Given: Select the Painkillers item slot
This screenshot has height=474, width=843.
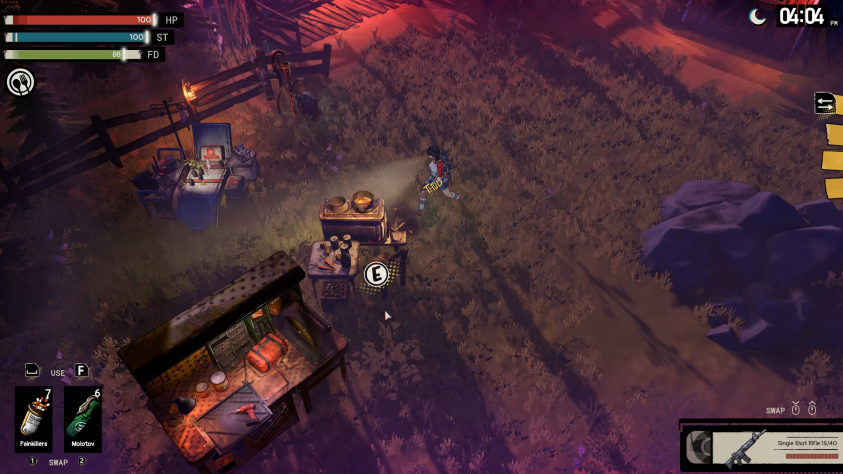Looking at the screenshot, I should click(x=33, y=419).
